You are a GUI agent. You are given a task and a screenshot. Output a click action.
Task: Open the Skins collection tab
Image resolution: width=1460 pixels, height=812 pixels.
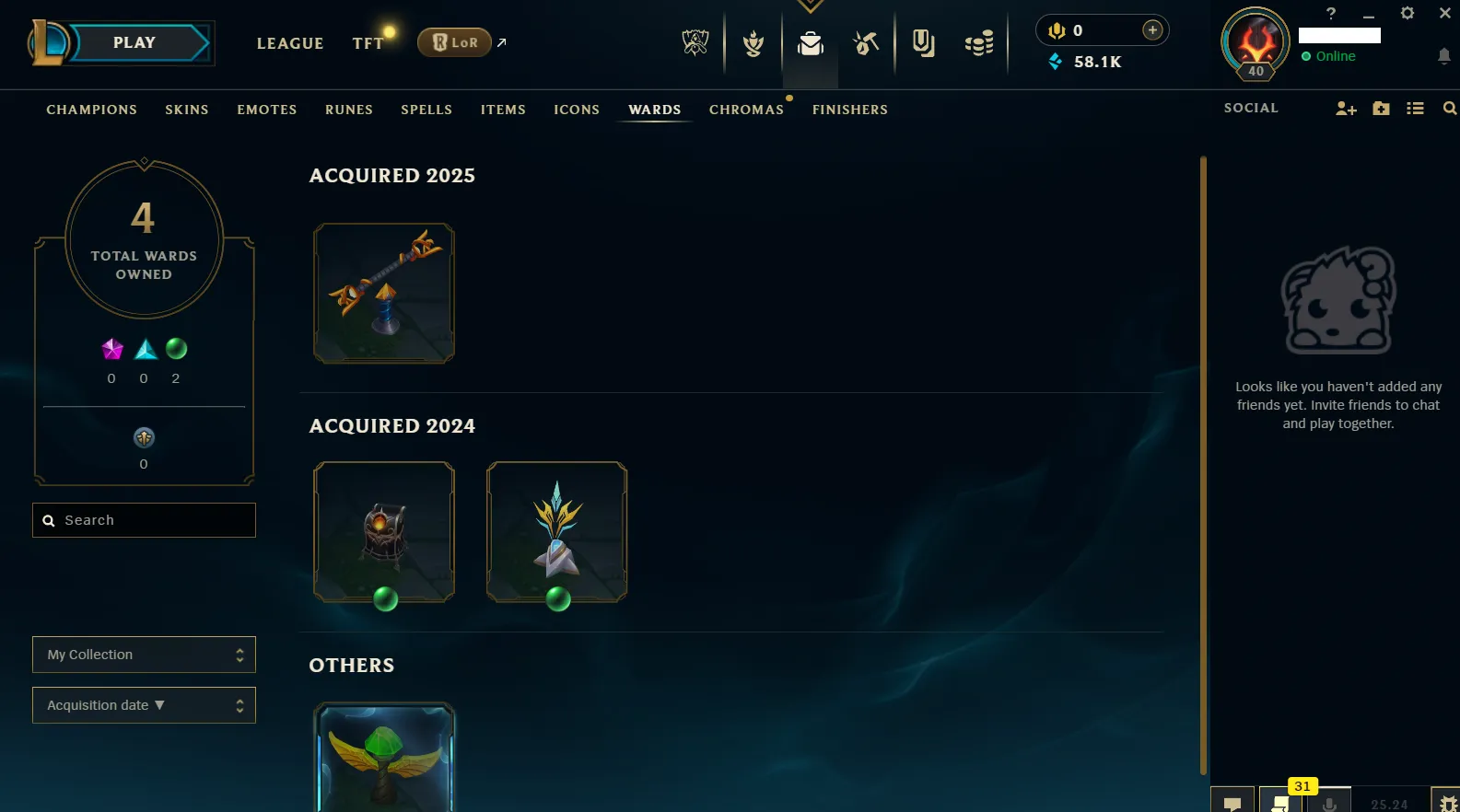(x=187, y=110)
